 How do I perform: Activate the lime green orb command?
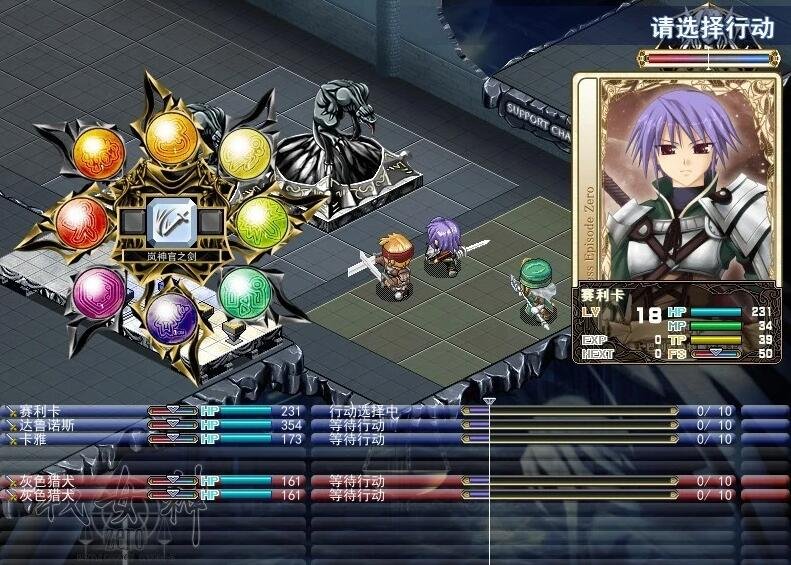(264, 217)
